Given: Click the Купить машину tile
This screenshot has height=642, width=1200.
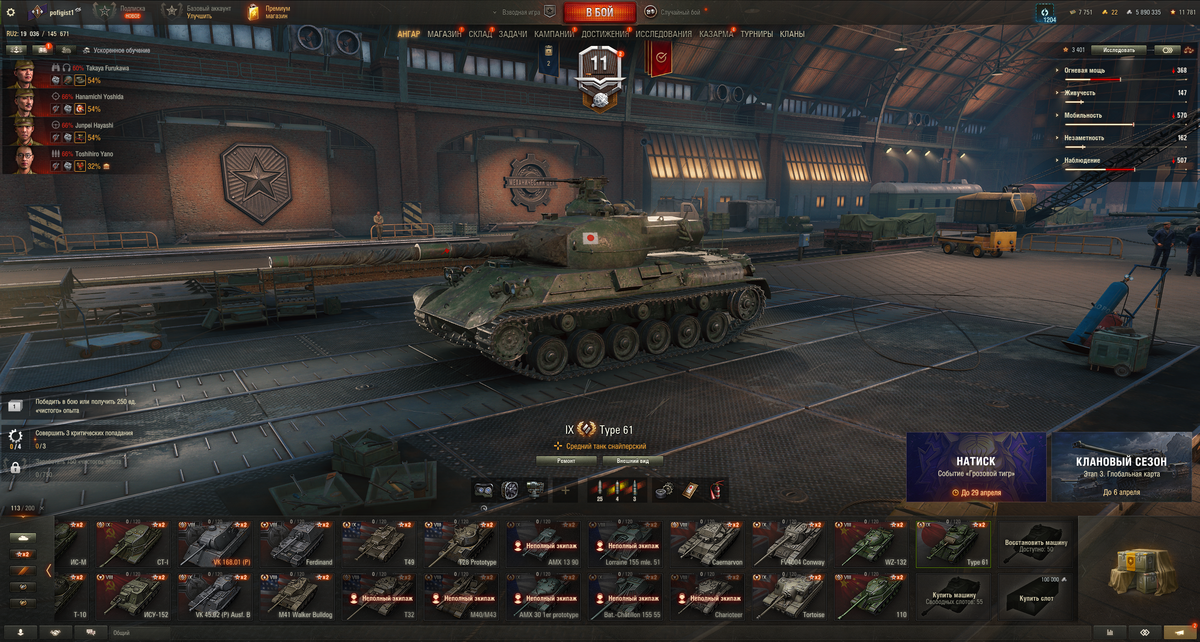Looking at the screenshot, I should tap(954, 595).
